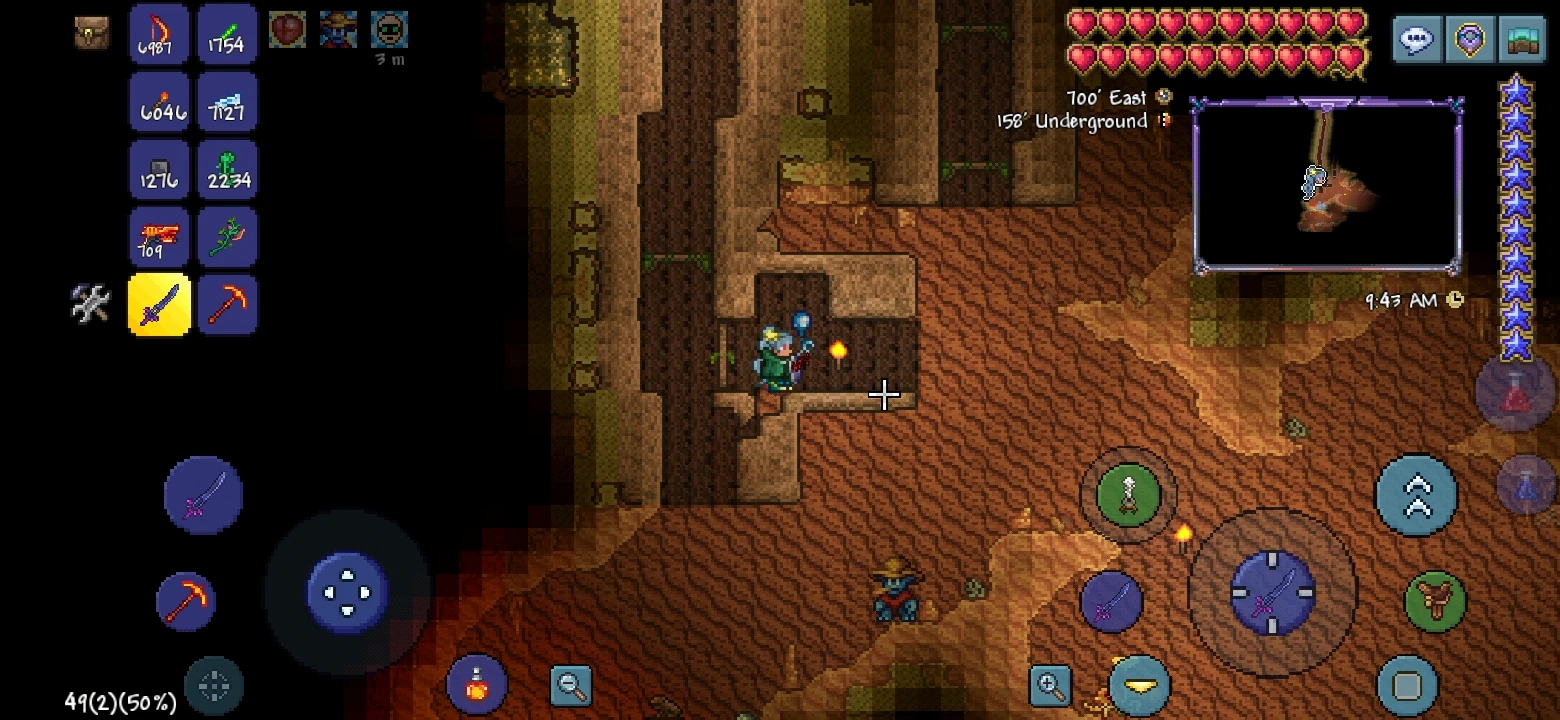The height and width of the screenshot is (720, 1560).
Task: Select the purple sword hotbar slot
Action: coord(158,303)
